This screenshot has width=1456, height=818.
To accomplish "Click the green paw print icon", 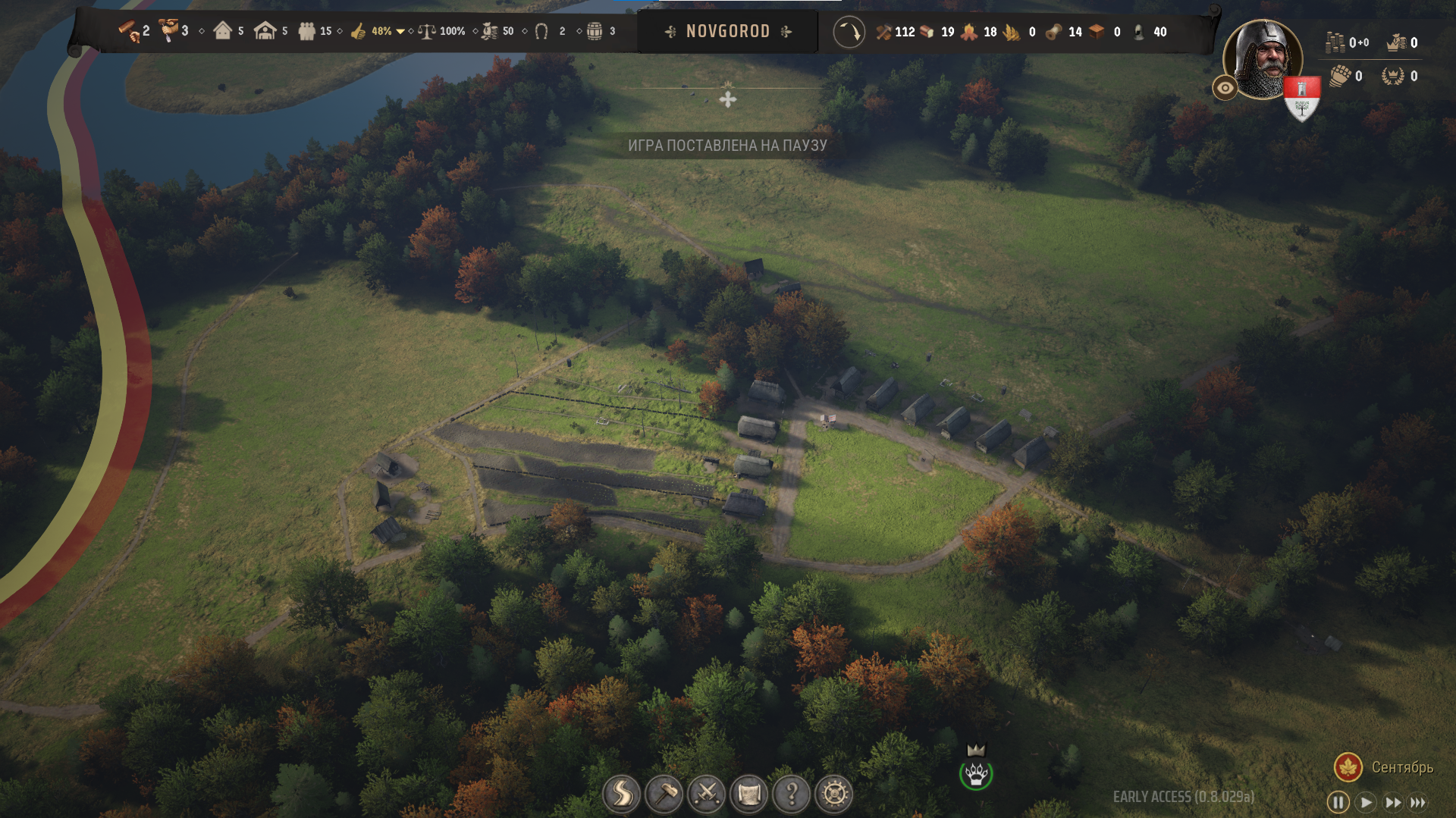I will coord(976,775).
